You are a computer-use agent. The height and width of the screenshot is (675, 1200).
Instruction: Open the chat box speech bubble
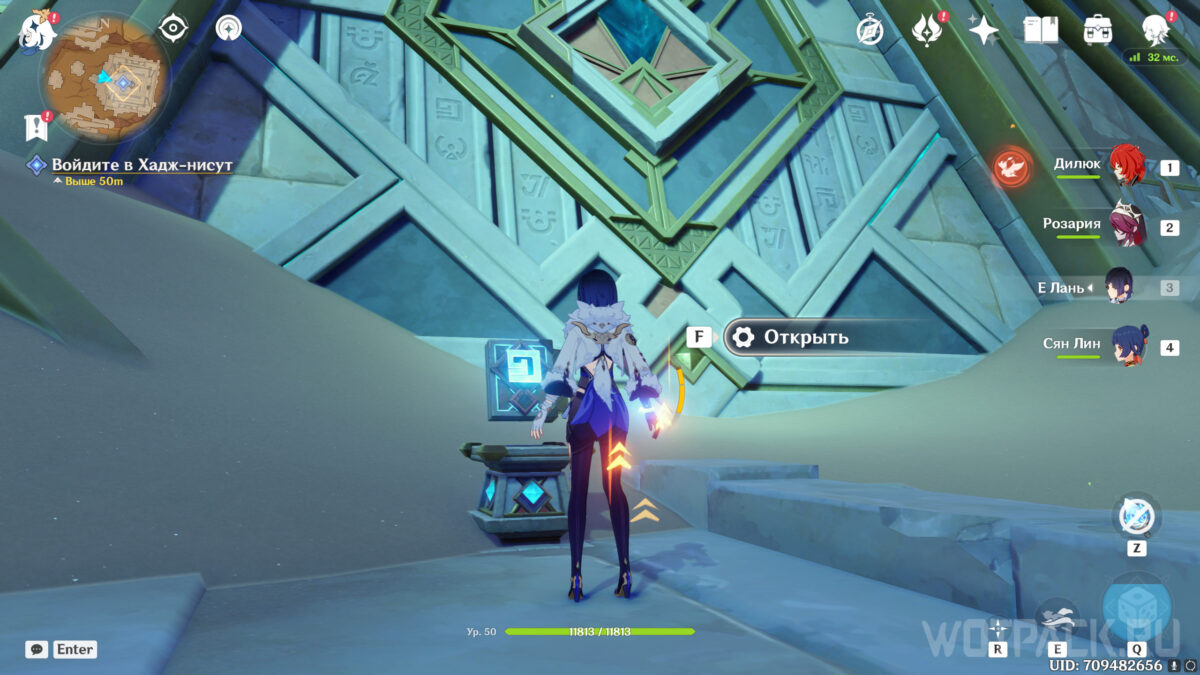(37, 649)
